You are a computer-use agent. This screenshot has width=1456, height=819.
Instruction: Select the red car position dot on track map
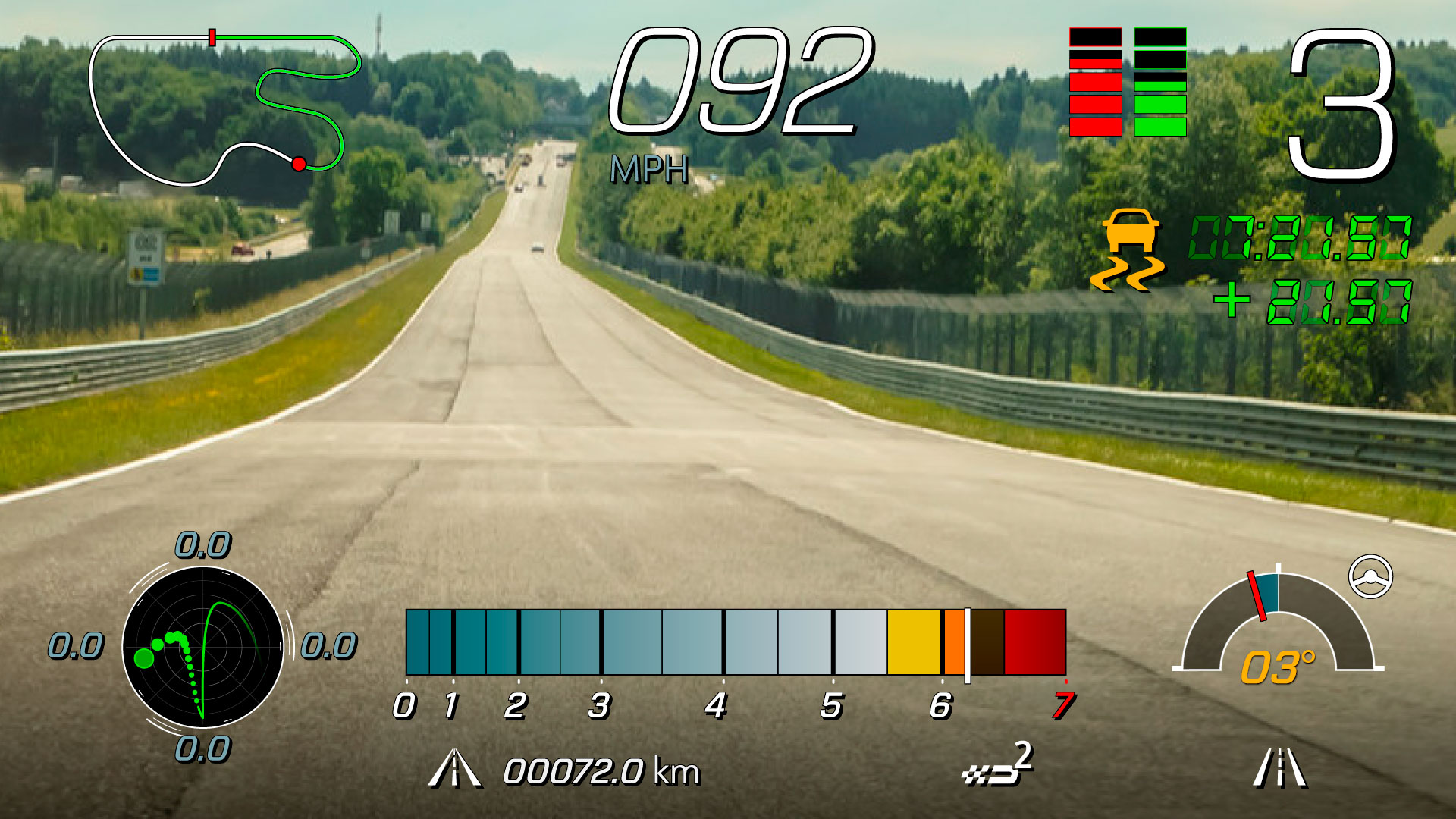point(299,164)
